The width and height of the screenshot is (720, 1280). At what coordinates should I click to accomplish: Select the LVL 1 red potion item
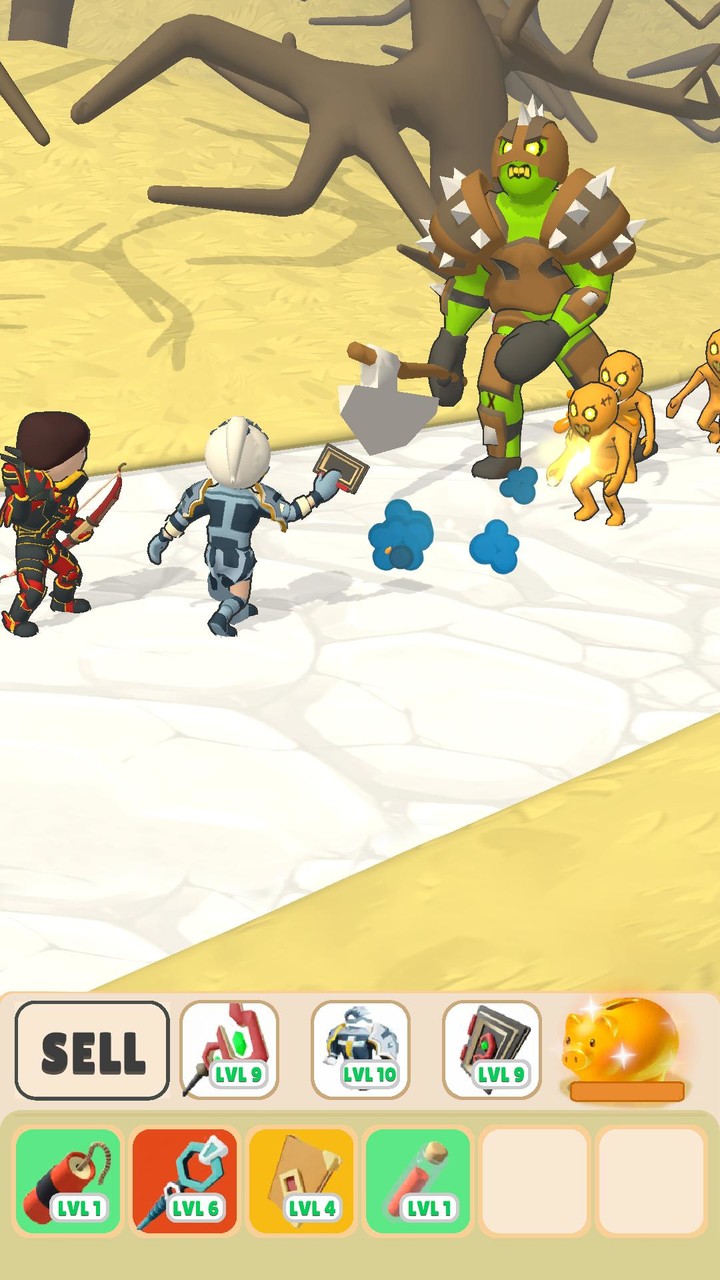[416, 1181]
